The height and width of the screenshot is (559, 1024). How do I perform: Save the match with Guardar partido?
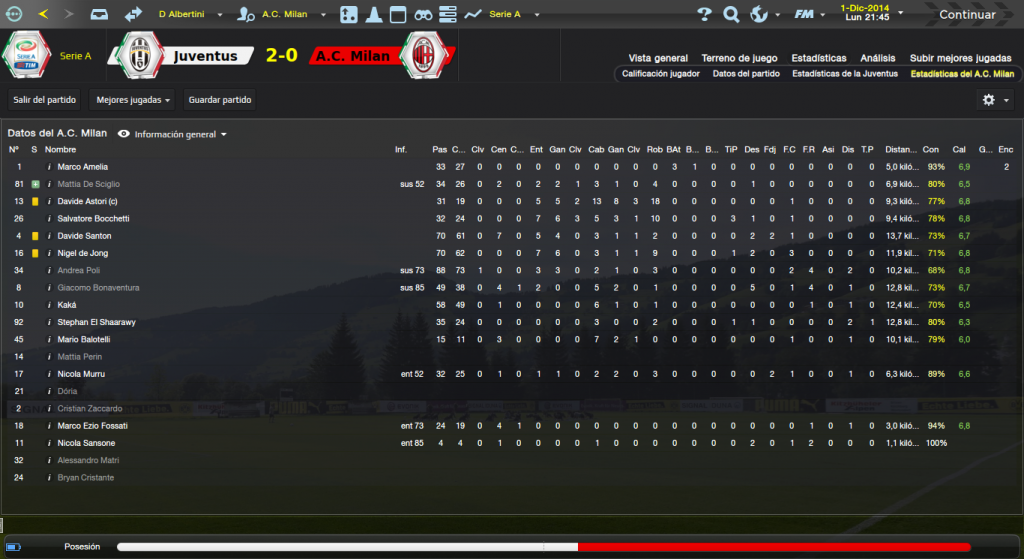[220, 100]
